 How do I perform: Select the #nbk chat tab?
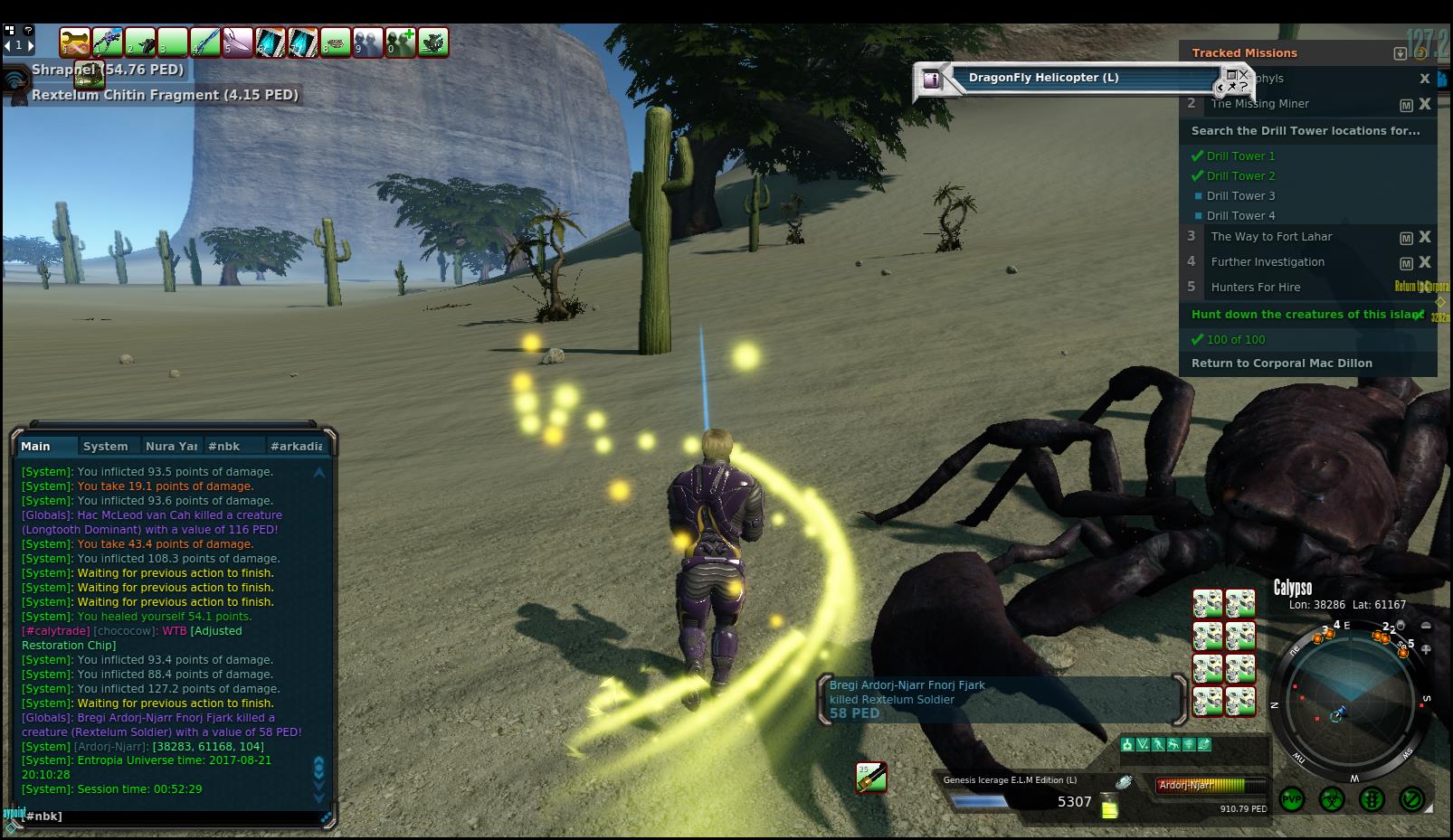pos(223,446)
